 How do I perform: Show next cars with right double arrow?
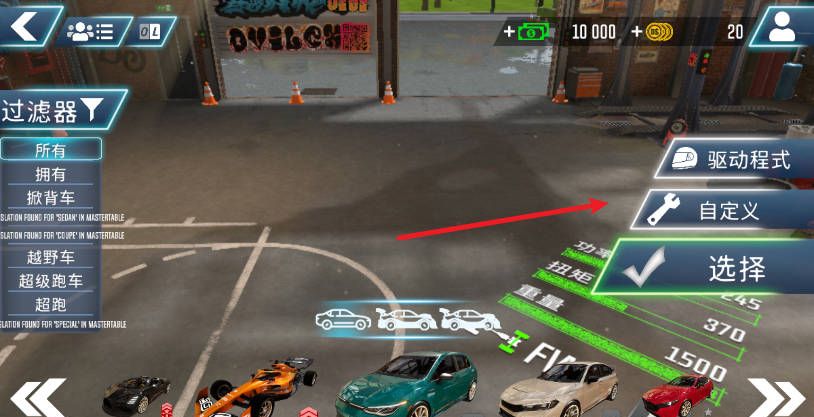777,398
